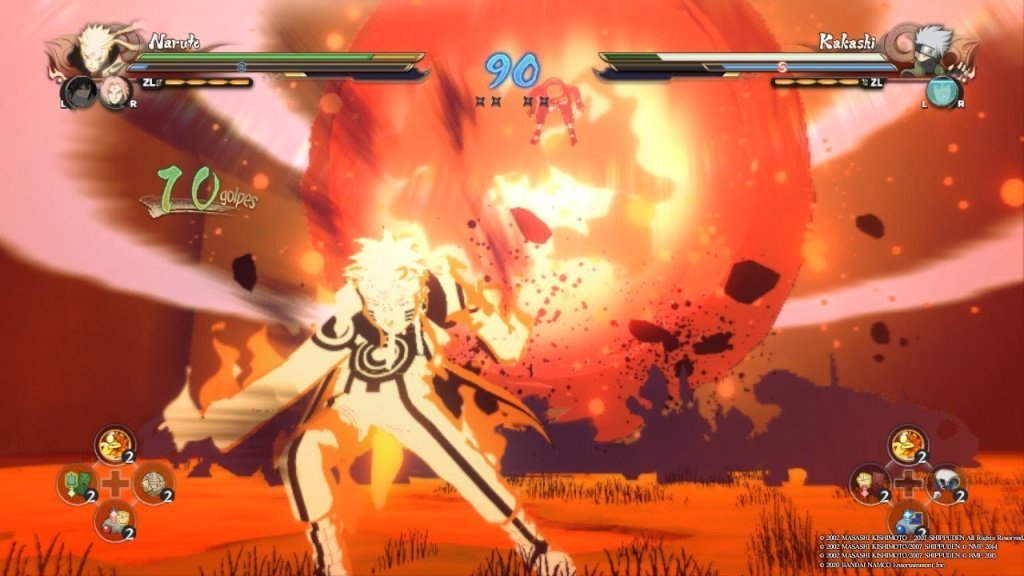This screenshot has width=1024, height=576.
Task: Click Kakashi's teal support character icon
Action: [941, 92]
